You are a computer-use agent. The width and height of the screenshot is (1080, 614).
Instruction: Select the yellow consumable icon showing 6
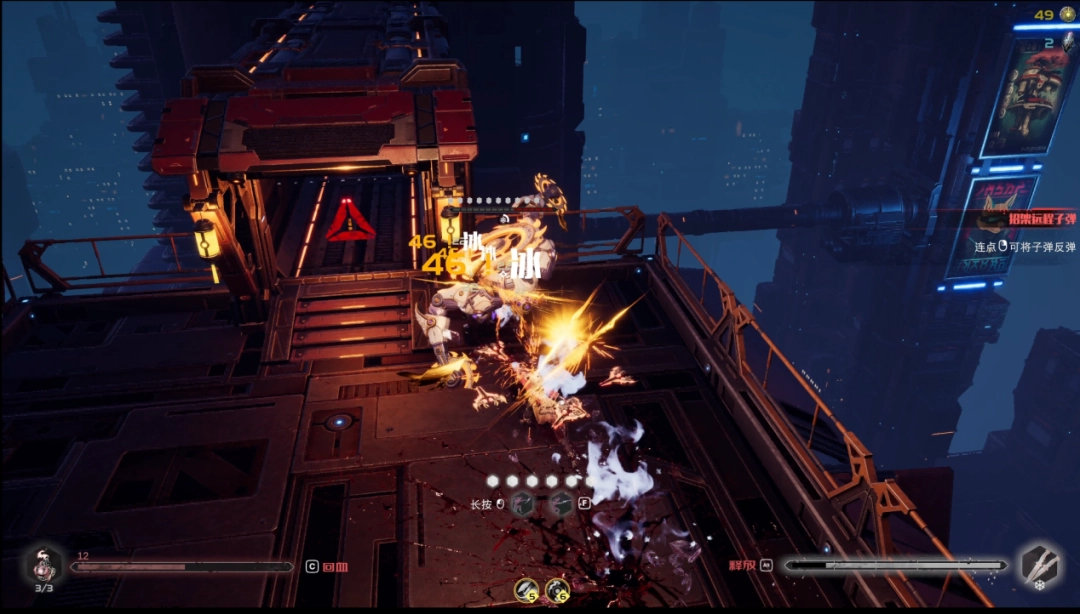click(x=557, y=591)
